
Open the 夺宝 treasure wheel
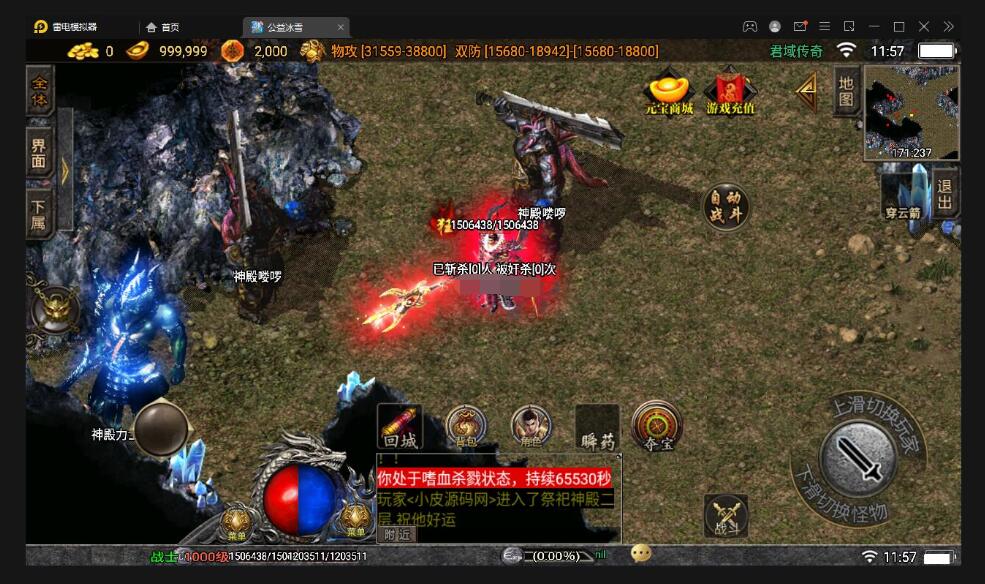pyautogui.click(x=657, y=427)
